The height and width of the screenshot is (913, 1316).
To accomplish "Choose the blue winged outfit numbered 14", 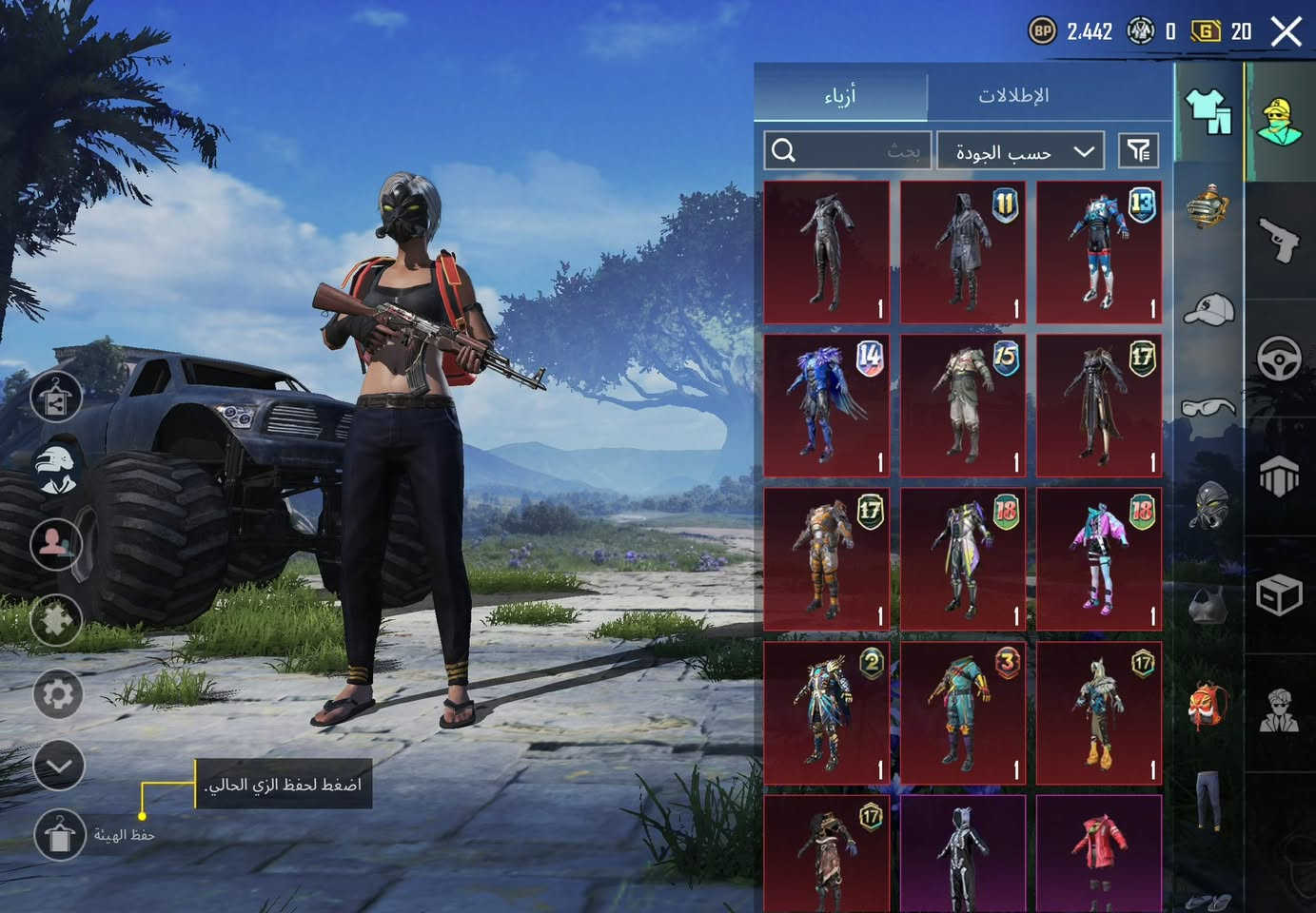I will coord(826,404).
